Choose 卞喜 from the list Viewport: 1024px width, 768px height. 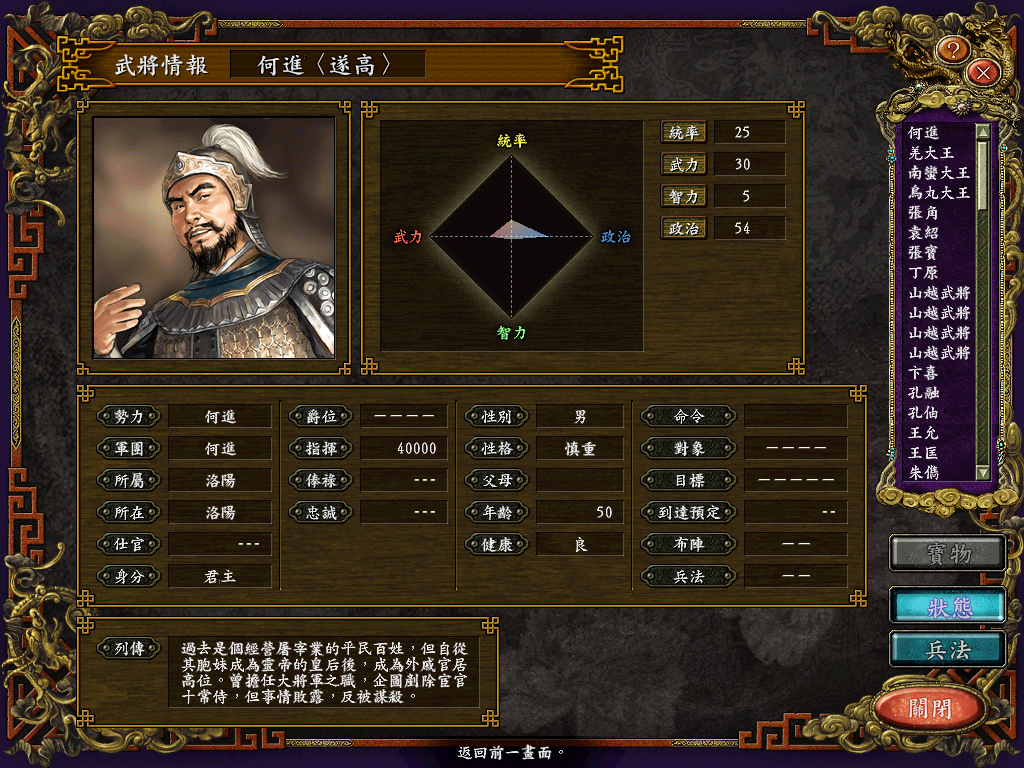click(x=923, y=373)
